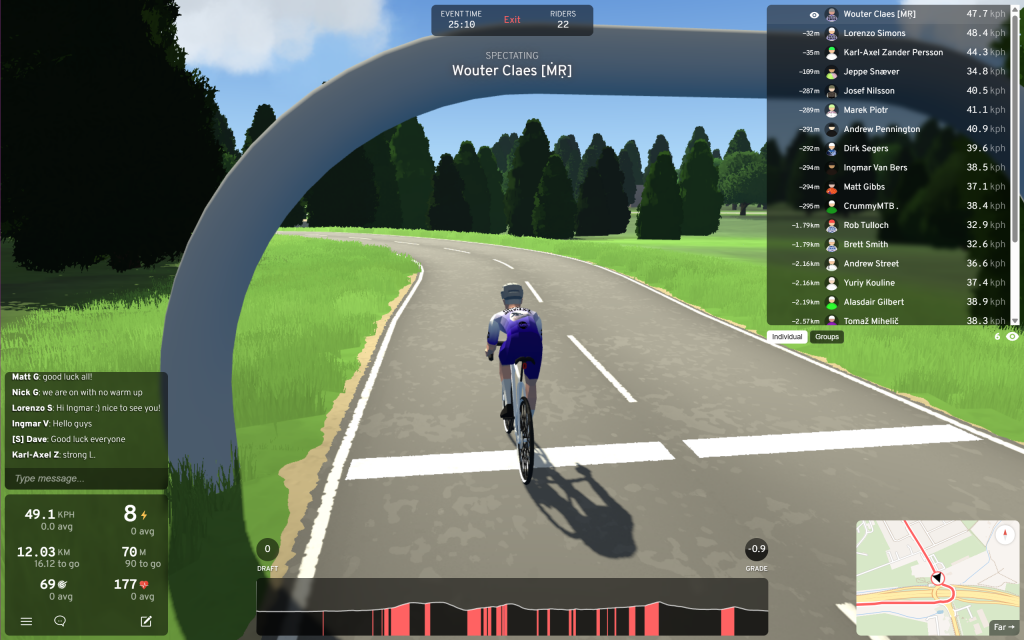Open the hamburger menu icon

(27, 621)
